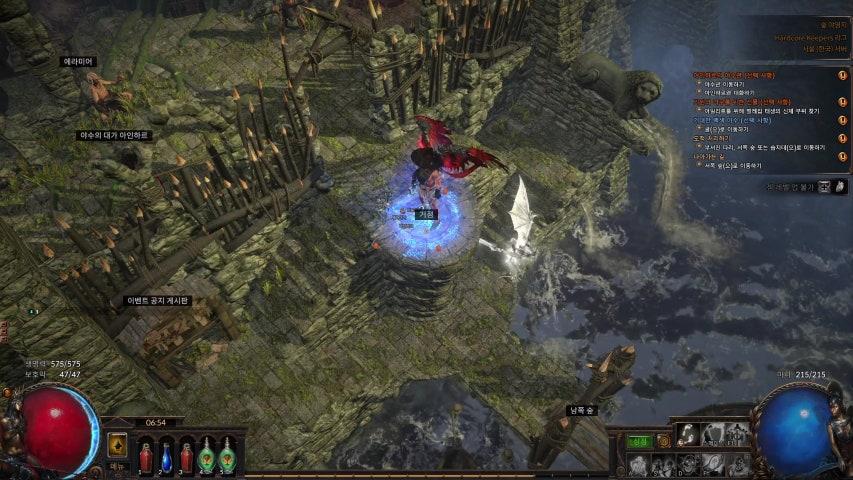Use the first green flask
853x480 pixels.
point(207,456)
